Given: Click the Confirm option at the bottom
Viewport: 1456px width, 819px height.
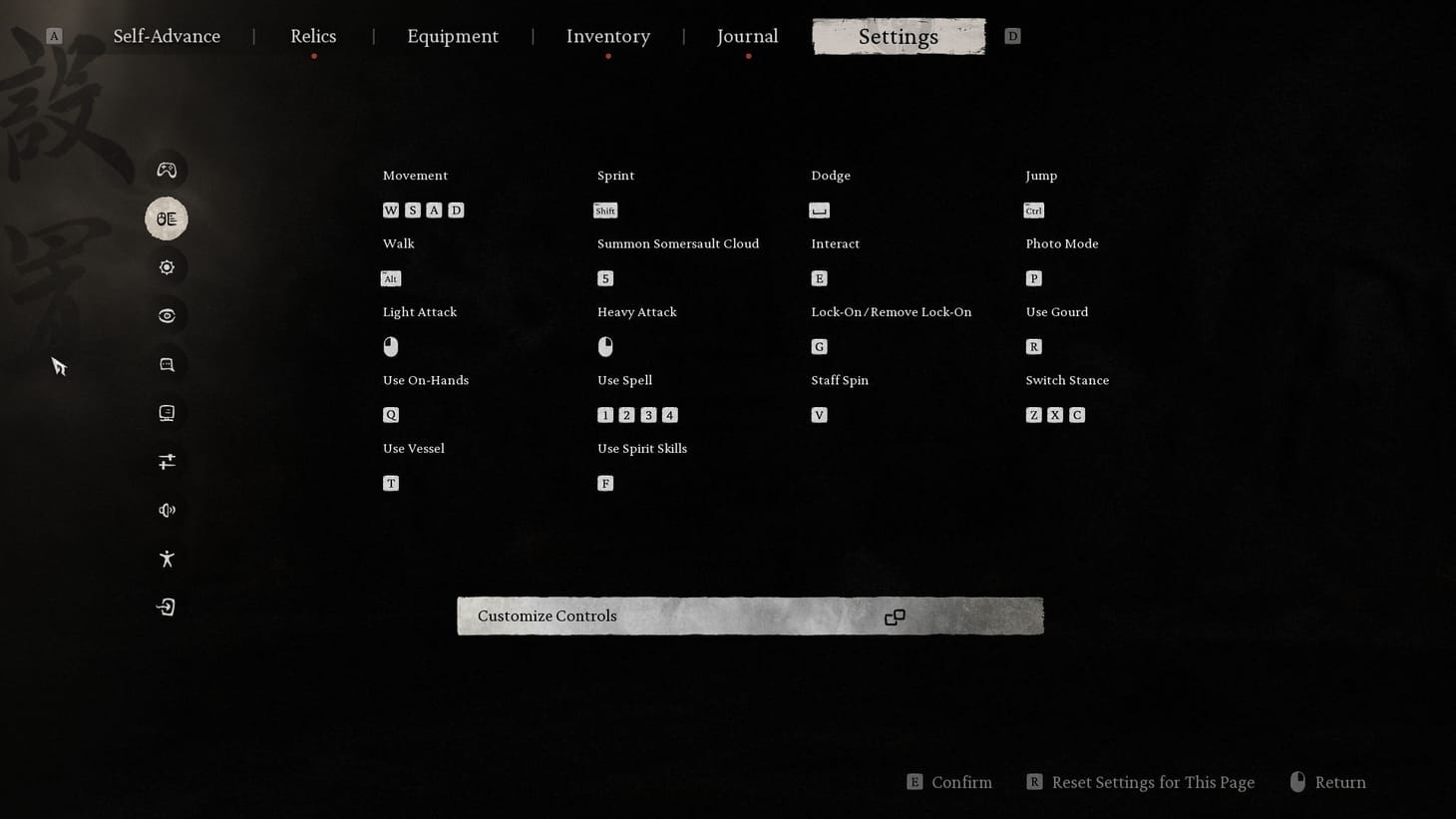Looking at the screenshot, I should (960, 782).
